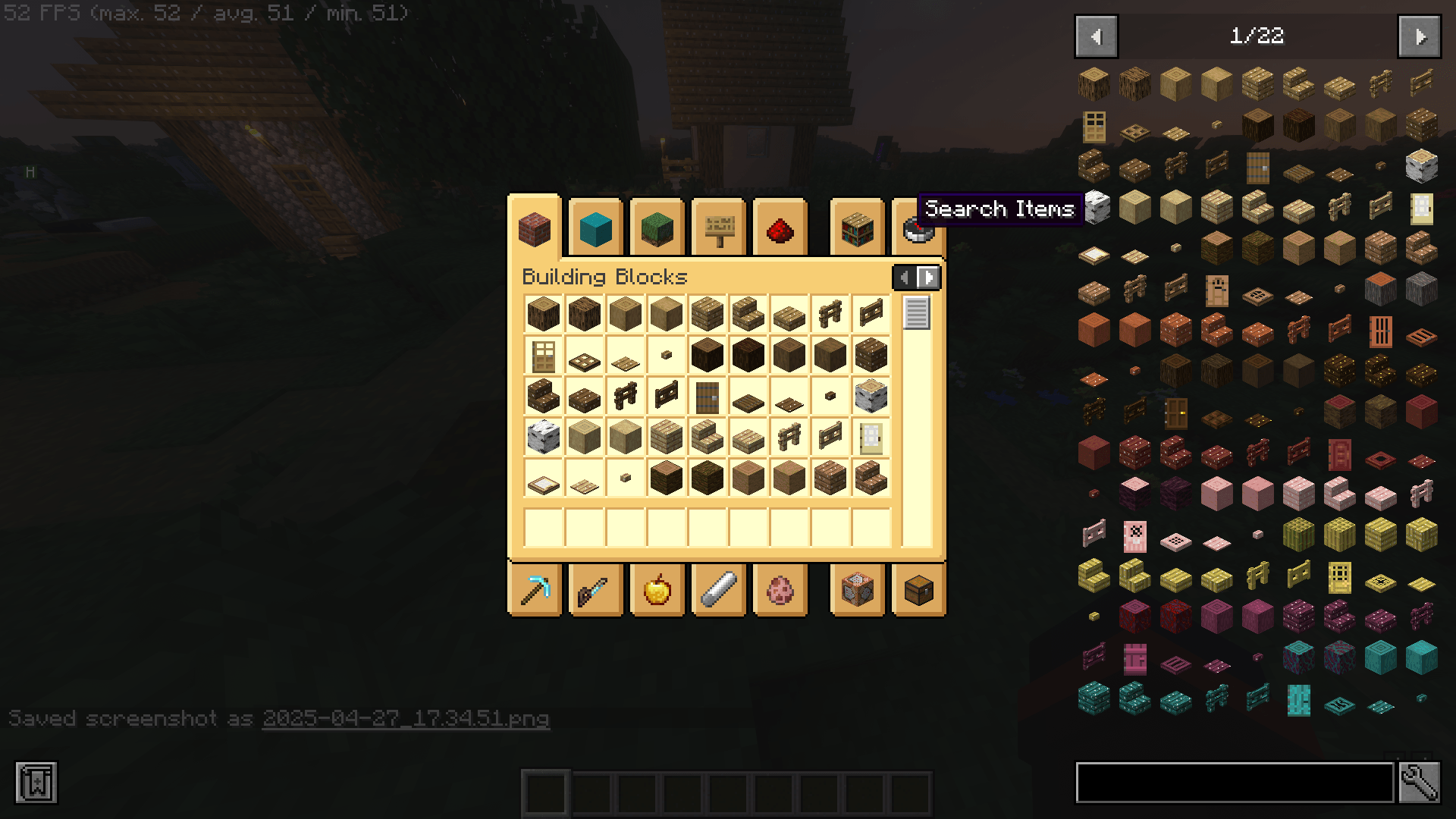Open Operator Utilities via the command block icon
1456x819 pixels.
pyautogui.click(x=856, y=590)
